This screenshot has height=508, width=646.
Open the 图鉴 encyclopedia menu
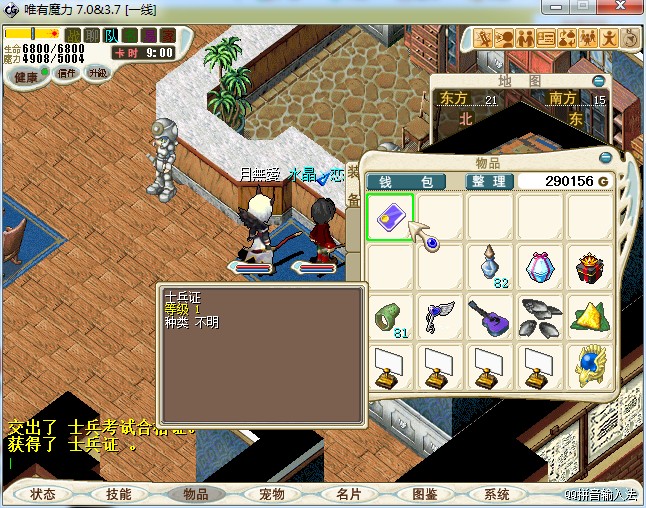click(x=423, y=494)
